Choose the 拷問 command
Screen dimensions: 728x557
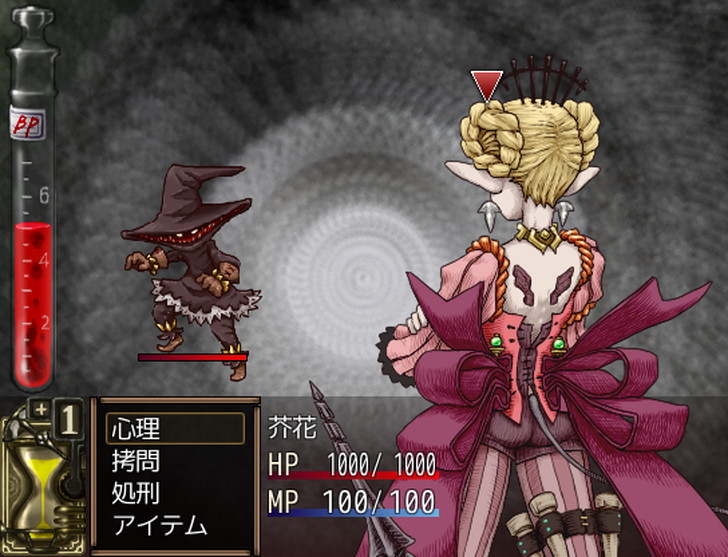point(136,461)
